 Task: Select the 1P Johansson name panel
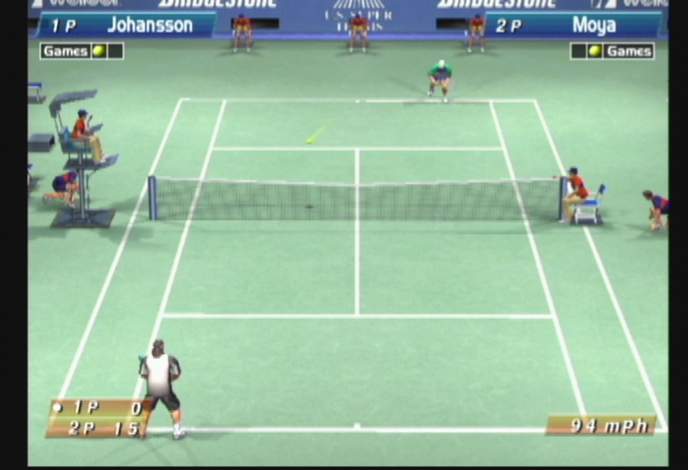tap(124, 25)
